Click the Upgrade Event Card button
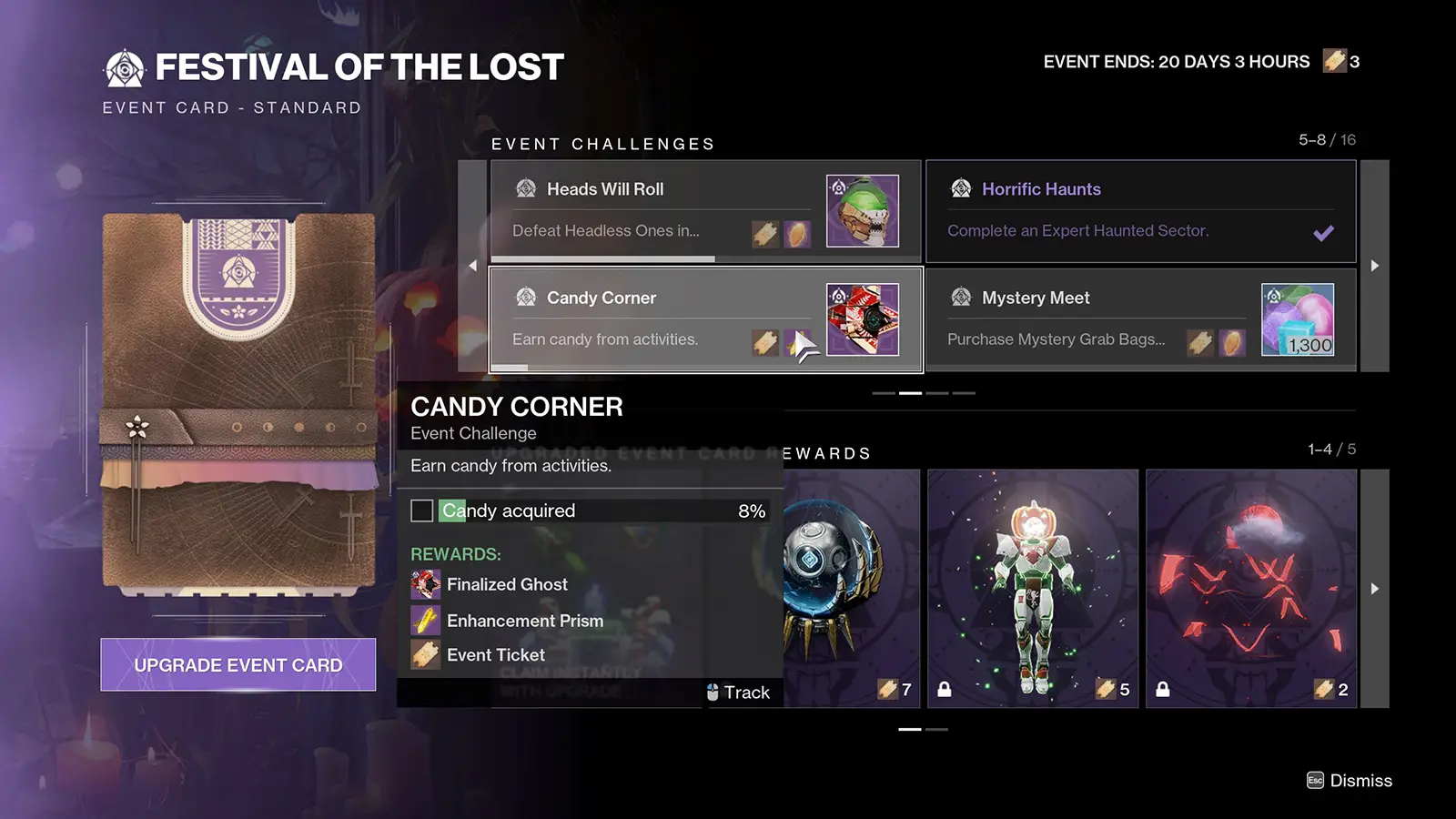Image resolution: width=1456 pixels, height=819 pixels. (238, 664)
